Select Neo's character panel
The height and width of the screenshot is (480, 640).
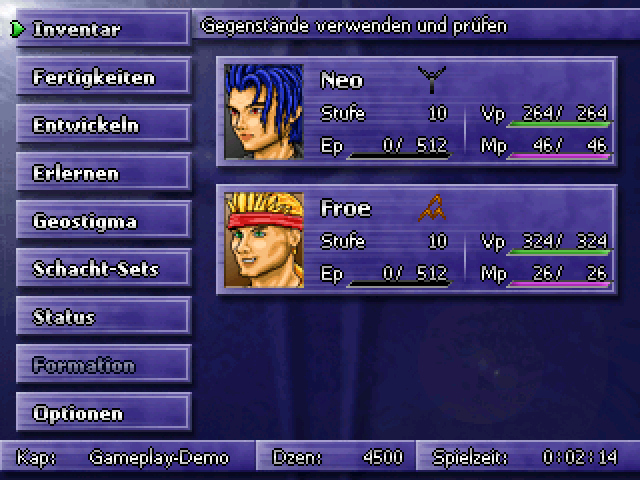415,112
